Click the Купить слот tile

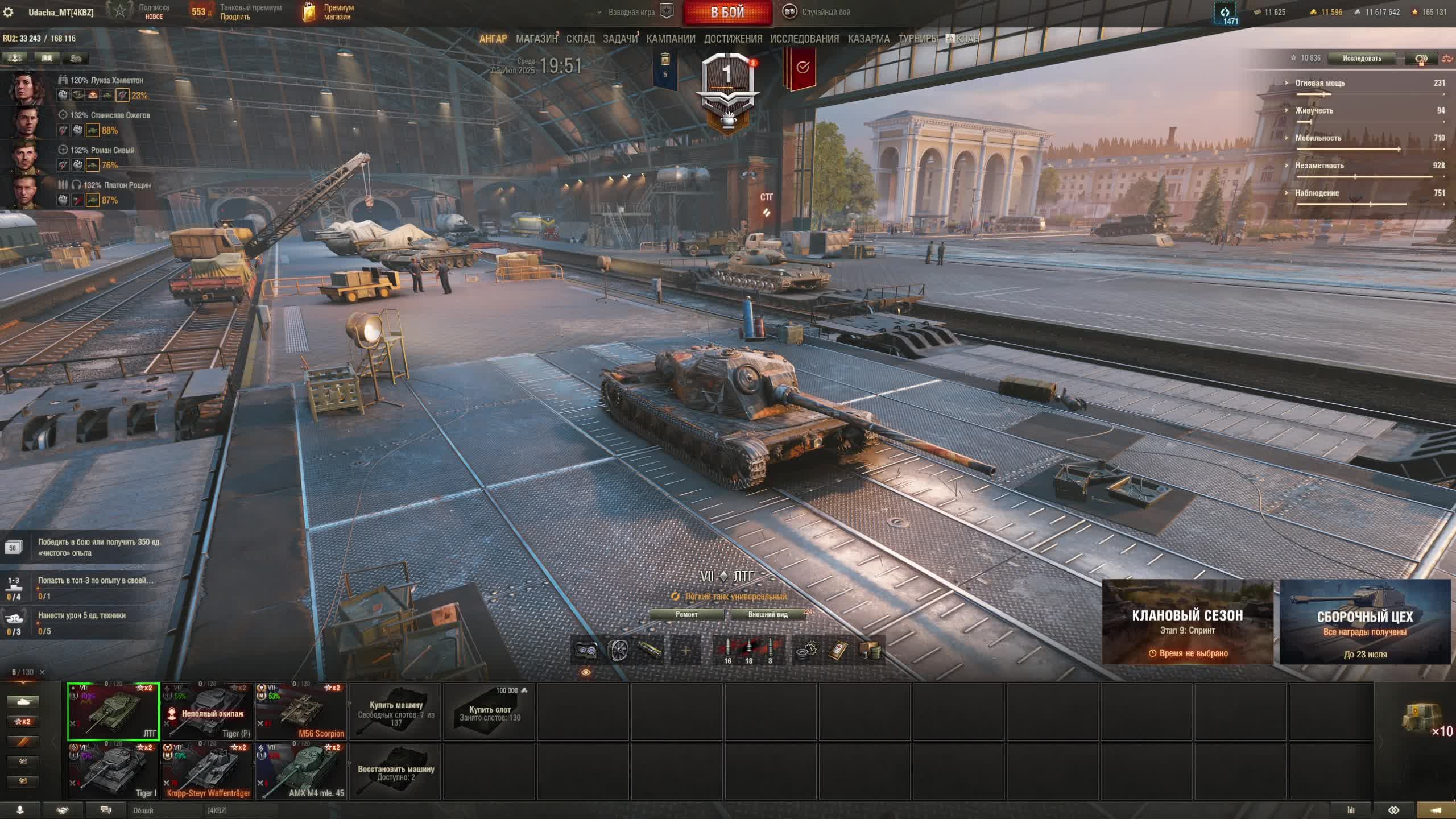click(x=489, y=712)
